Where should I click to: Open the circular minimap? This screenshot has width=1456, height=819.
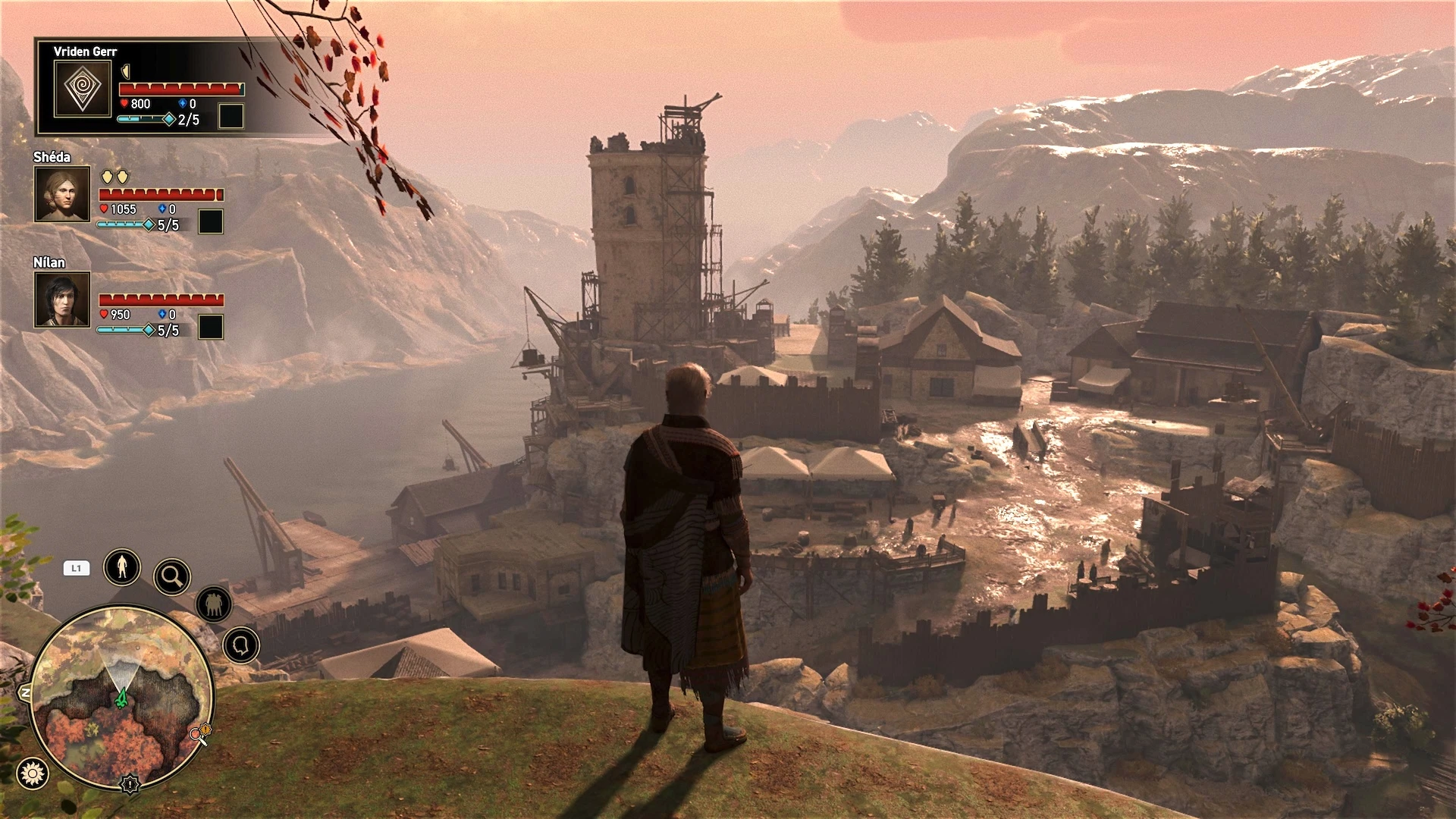pos(121,698)
